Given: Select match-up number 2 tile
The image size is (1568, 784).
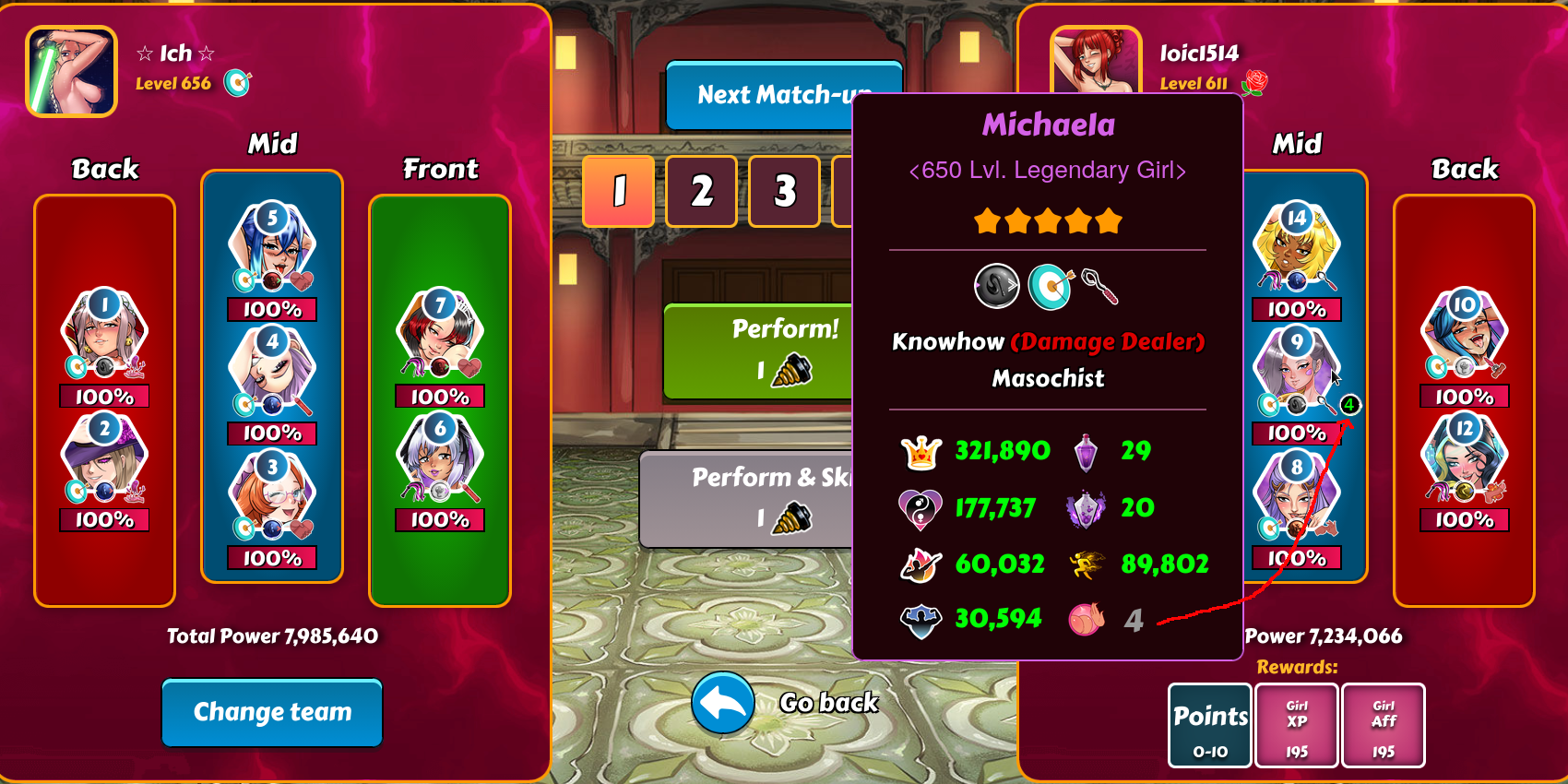Looking at the screenshot, I should 701,191.
